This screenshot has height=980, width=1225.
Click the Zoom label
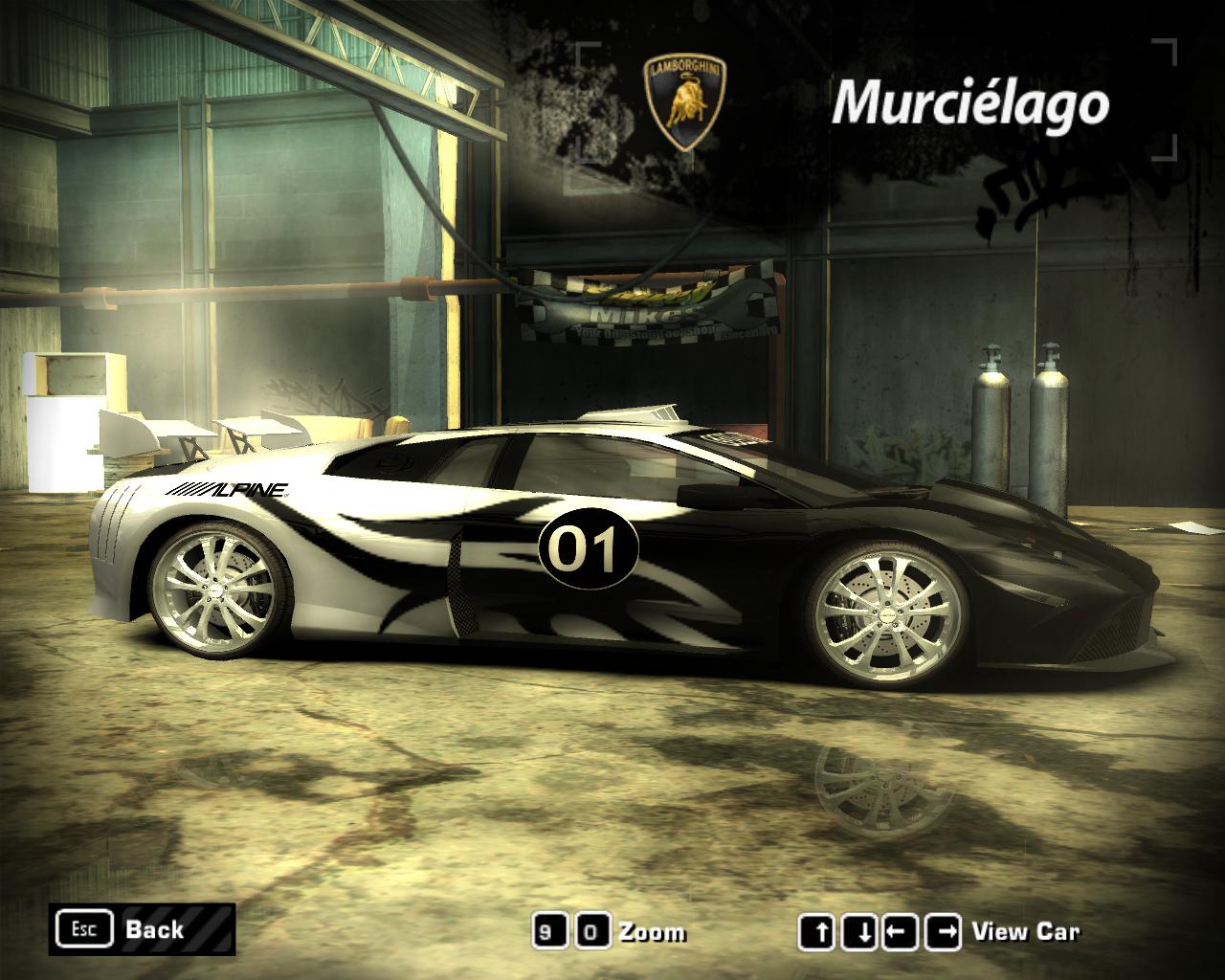pyautogui.click(x=653, y=929)
